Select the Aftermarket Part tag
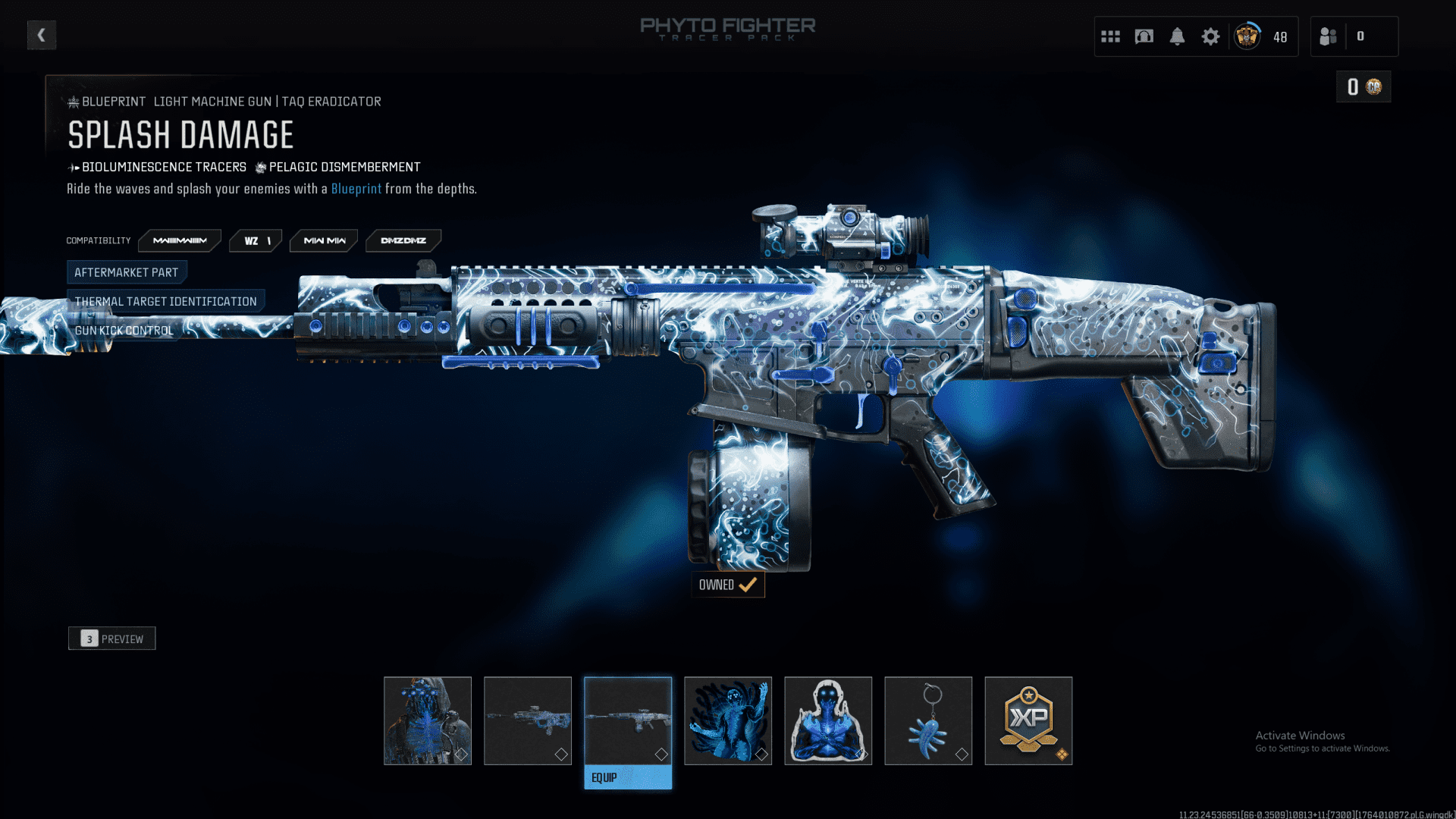 [127, 272]
